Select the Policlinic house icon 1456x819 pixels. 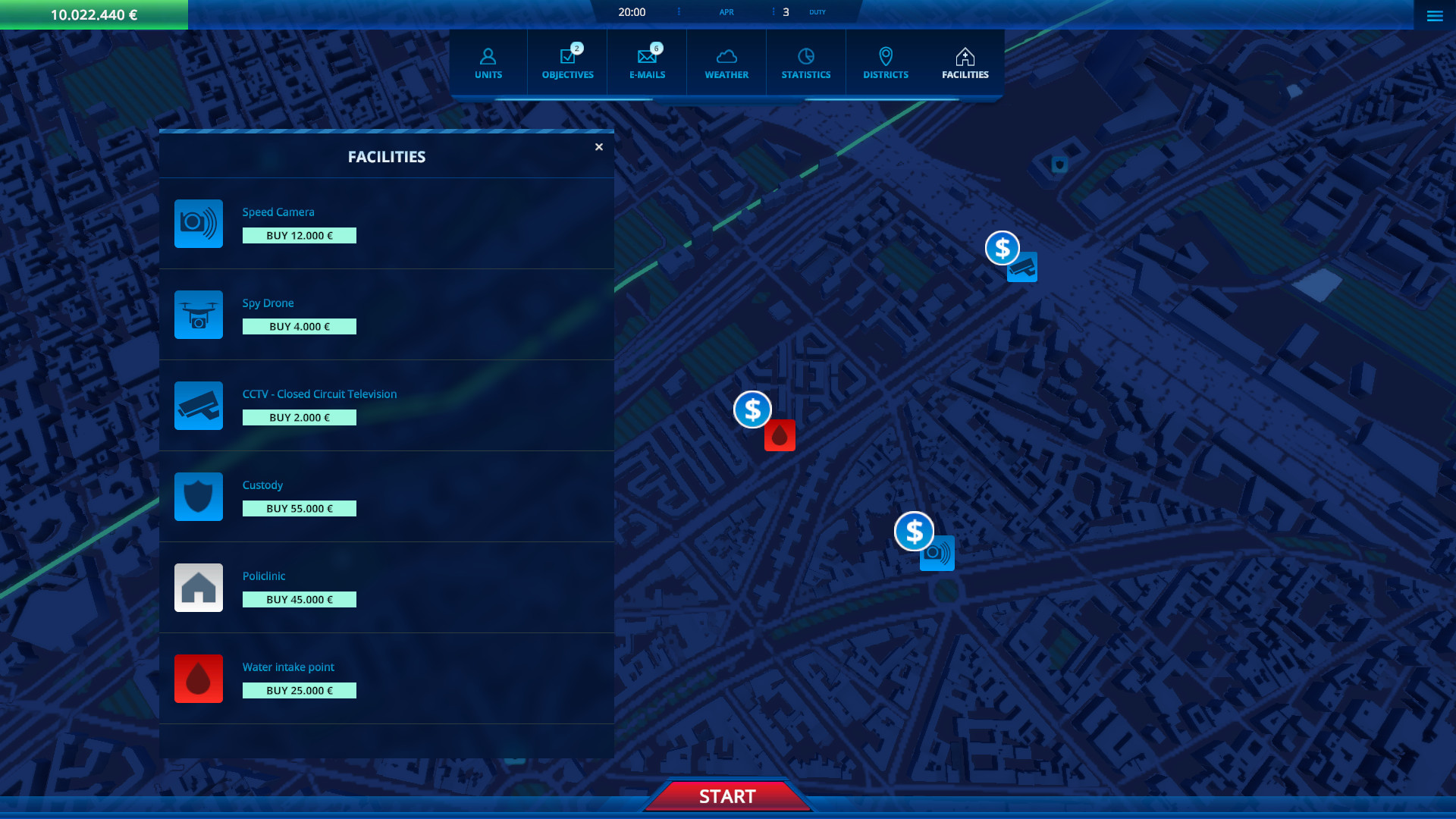198,588
